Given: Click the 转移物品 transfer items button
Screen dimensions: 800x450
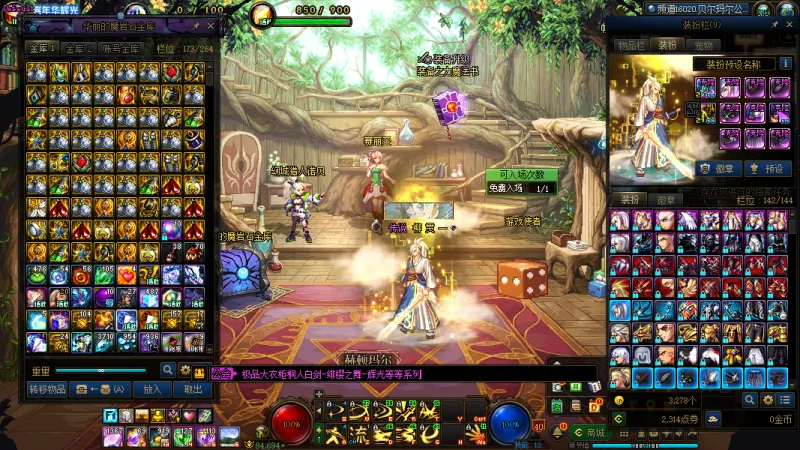Looking at the screenshot, I should click(48, 389).
